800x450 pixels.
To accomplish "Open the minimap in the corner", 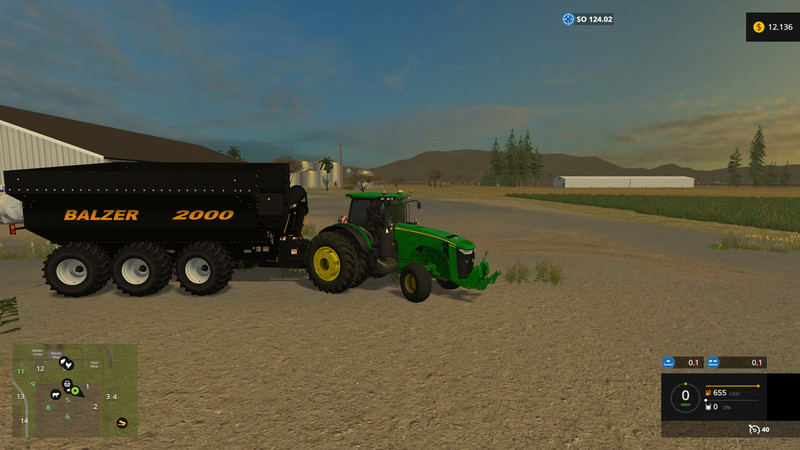I will click(75, 390).
